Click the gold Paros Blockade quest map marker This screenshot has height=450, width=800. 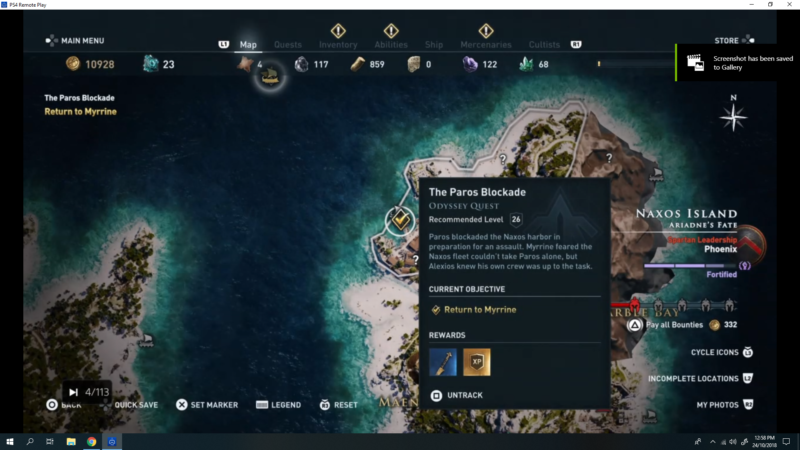[399, 219]
